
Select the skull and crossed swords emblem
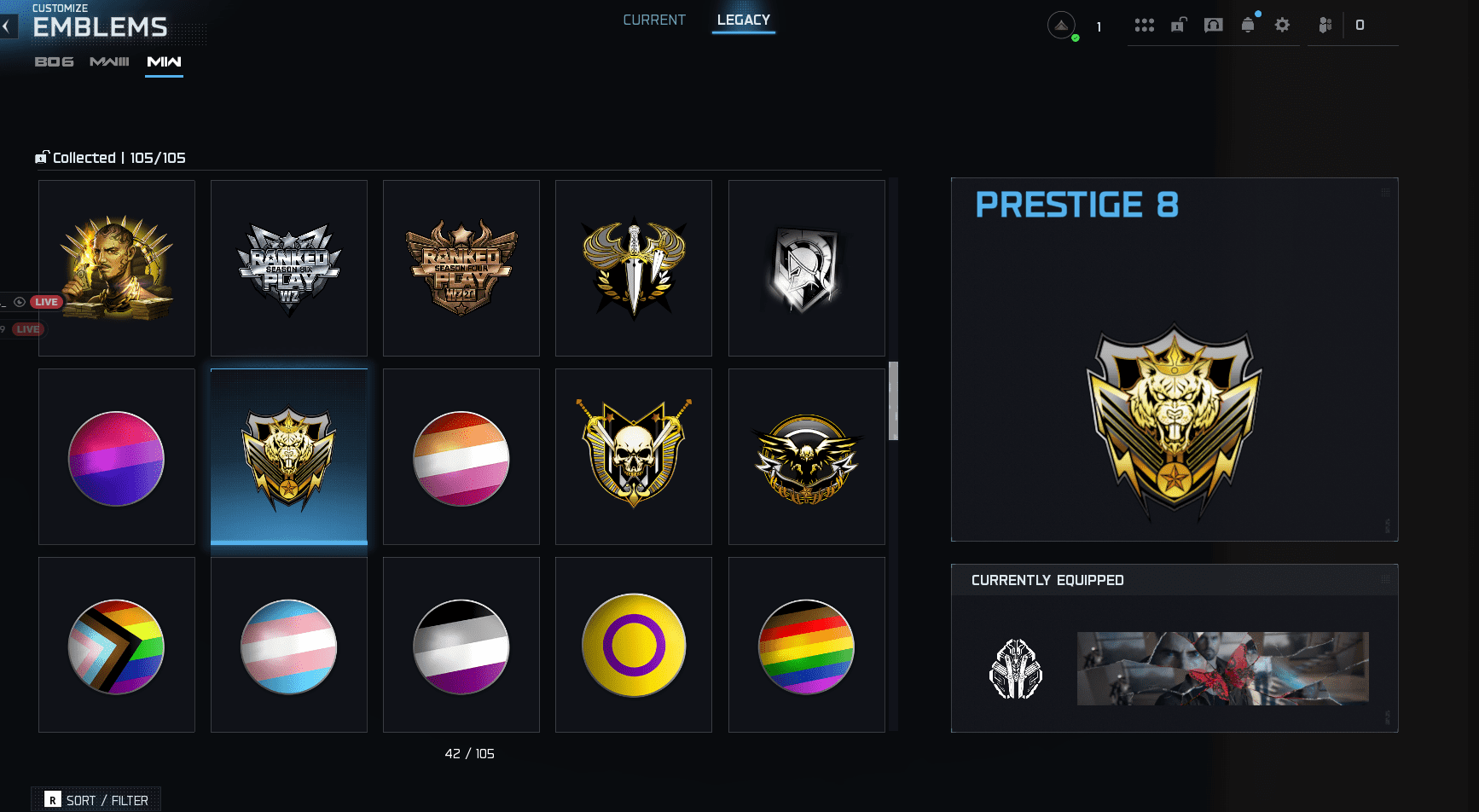[633, 456]
